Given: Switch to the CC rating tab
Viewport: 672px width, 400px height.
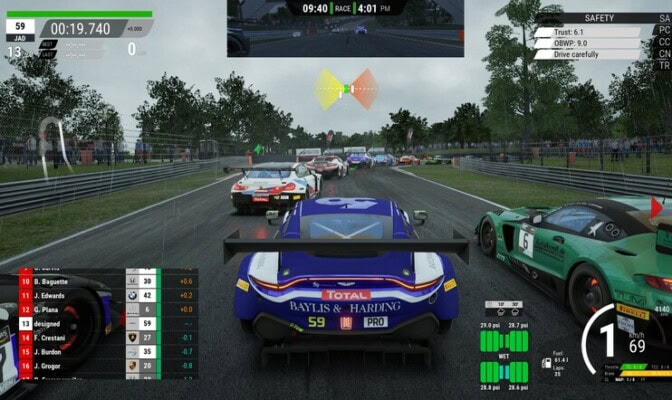Looking at the screenshot, I should click(663, 42).
